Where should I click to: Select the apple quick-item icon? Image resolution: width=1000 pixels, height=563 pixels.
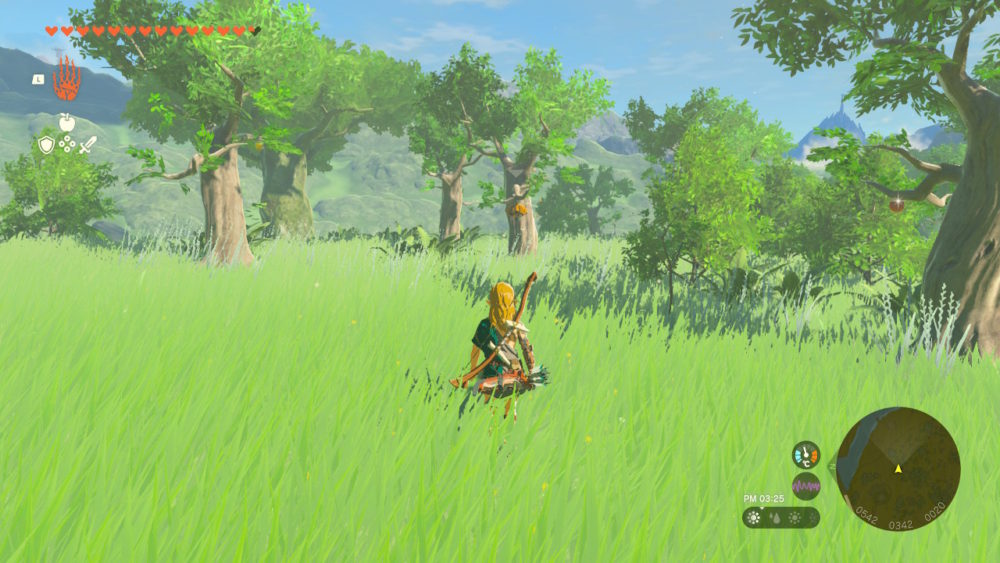(x=67, y=123)
